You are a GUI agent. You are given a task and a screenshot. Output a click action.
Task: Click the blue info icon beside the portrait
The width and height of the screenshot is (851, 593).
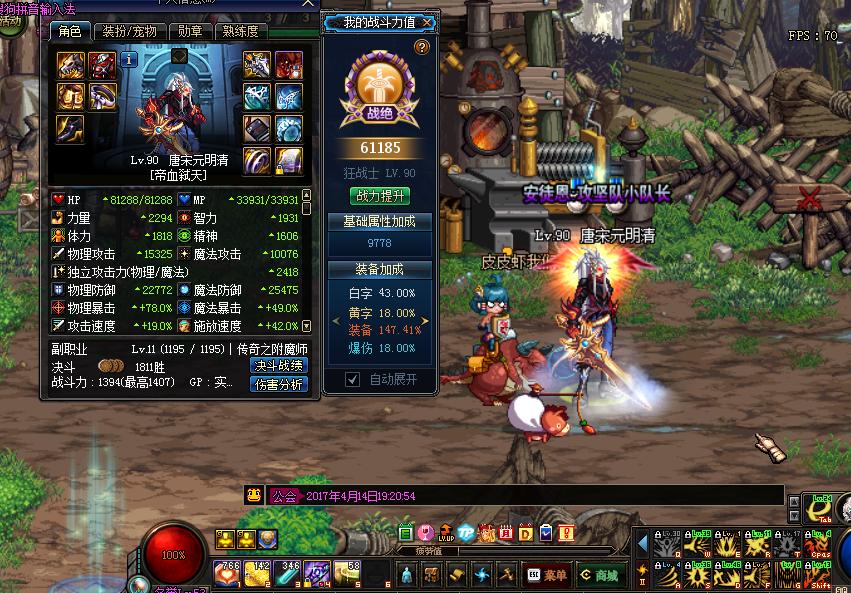129,59
